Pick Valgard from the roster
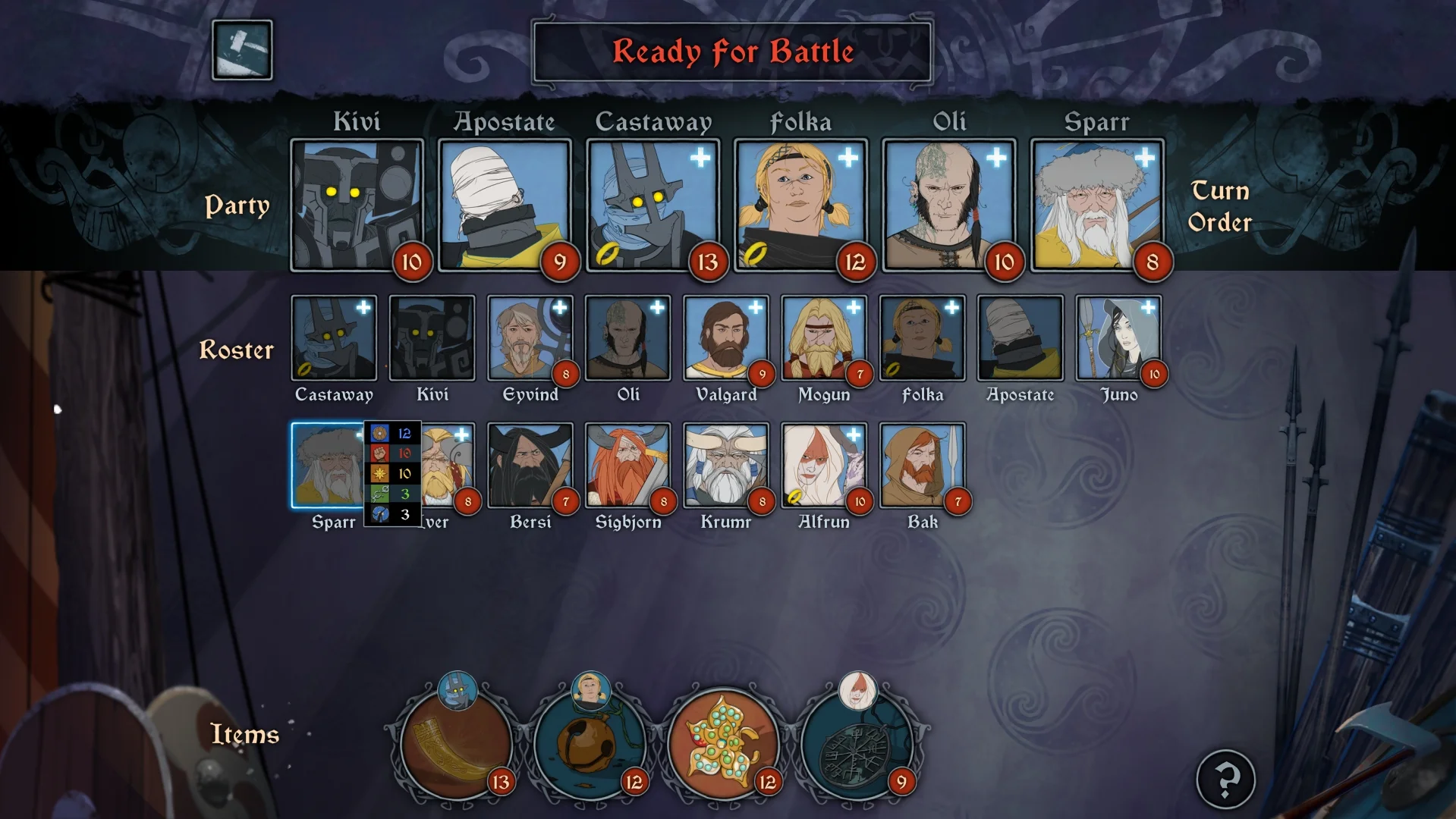1456x819 pixels. tap(726, 338)
